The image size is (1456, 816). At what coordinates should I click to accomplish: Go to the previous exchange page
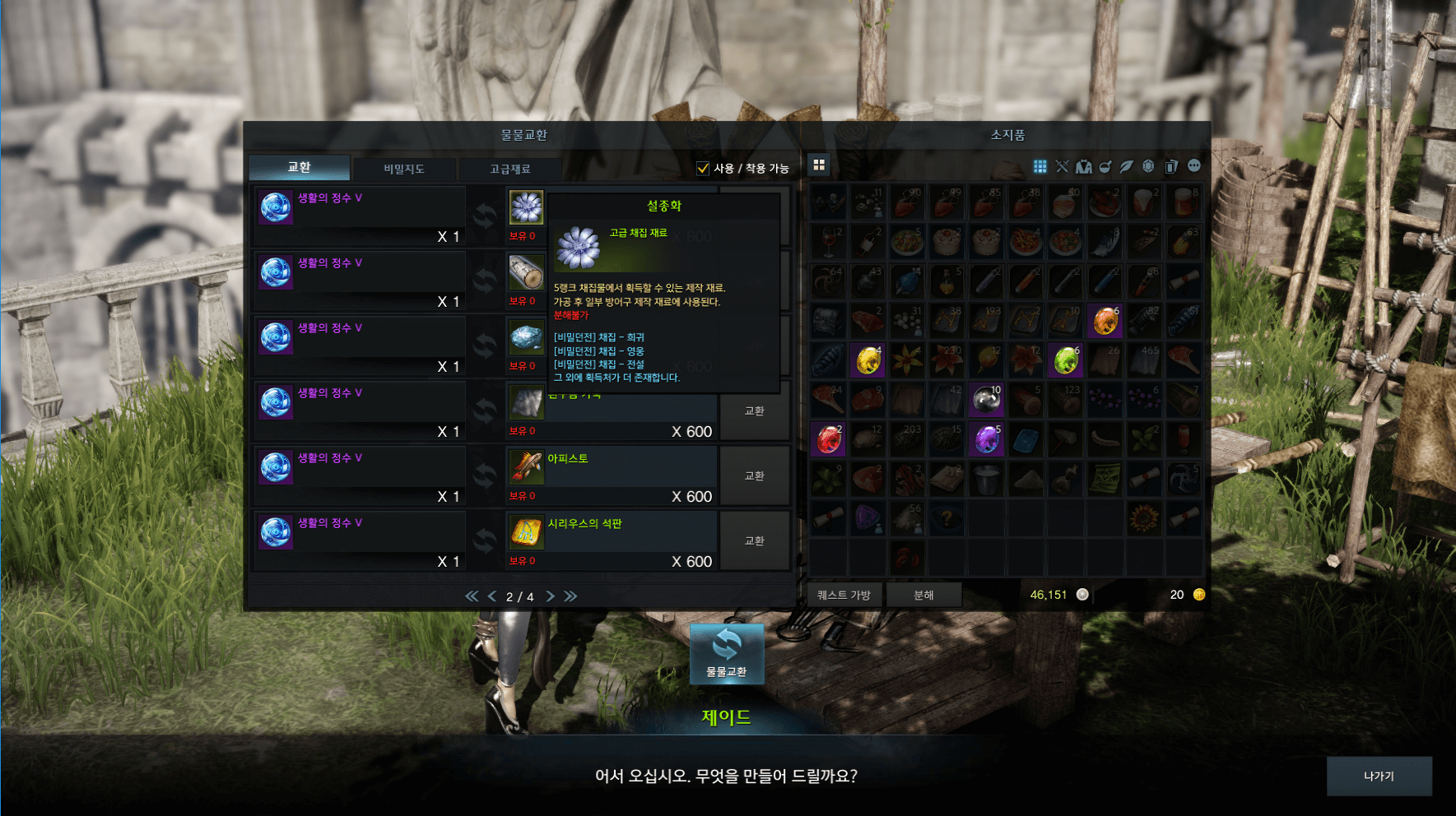(492, 596)
